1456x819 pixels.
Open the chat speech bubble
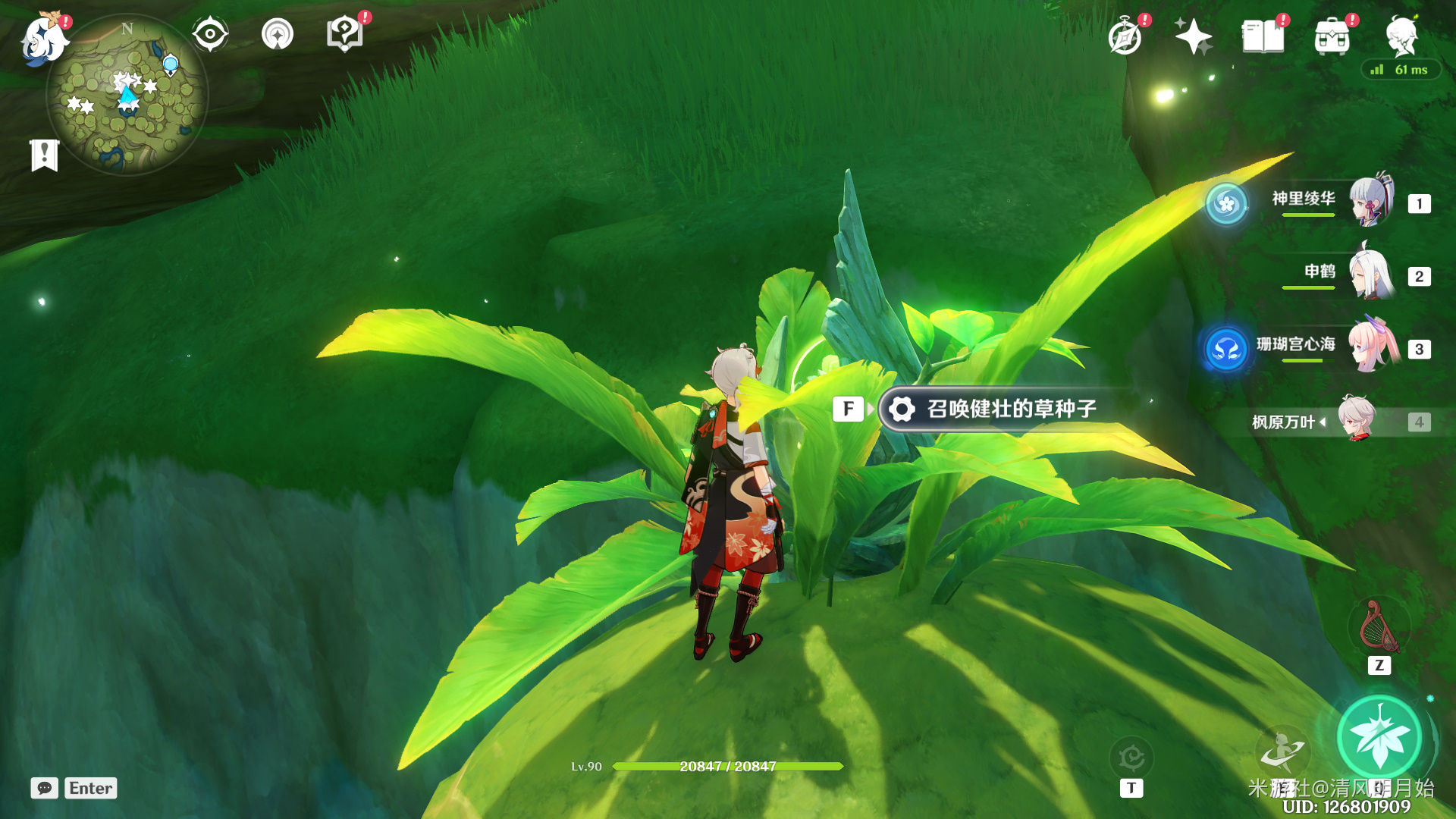[x=45, y=788]
